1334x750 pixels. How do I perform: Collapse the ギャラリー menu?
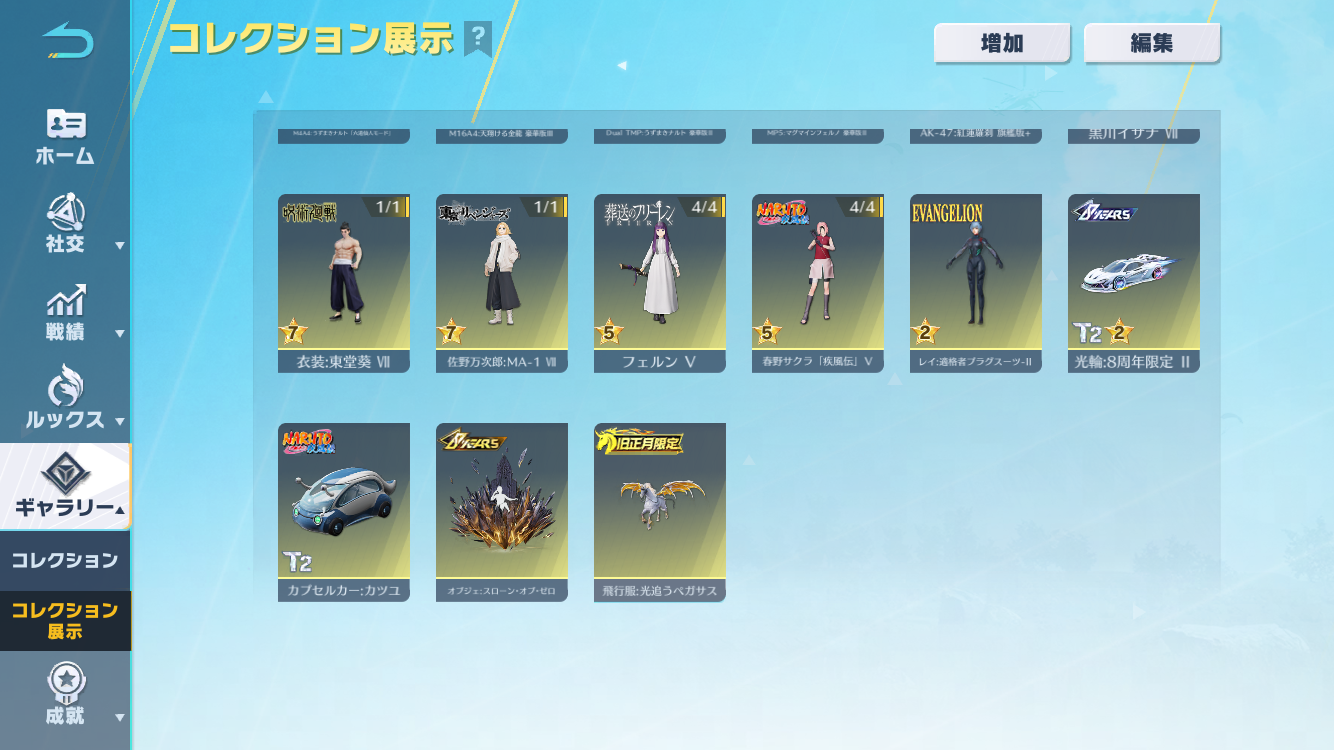(x=65, y=487)
